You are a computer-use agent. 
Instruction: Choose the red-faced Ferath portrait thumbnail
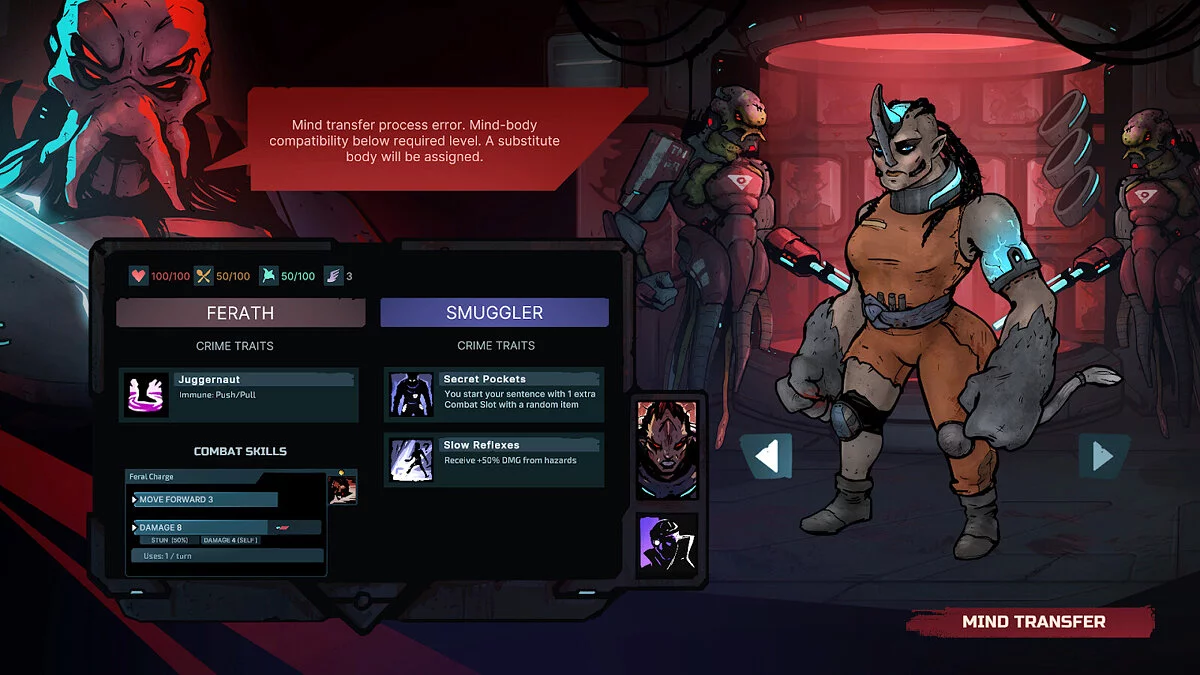pyautogui.click(x=666, y=450)
